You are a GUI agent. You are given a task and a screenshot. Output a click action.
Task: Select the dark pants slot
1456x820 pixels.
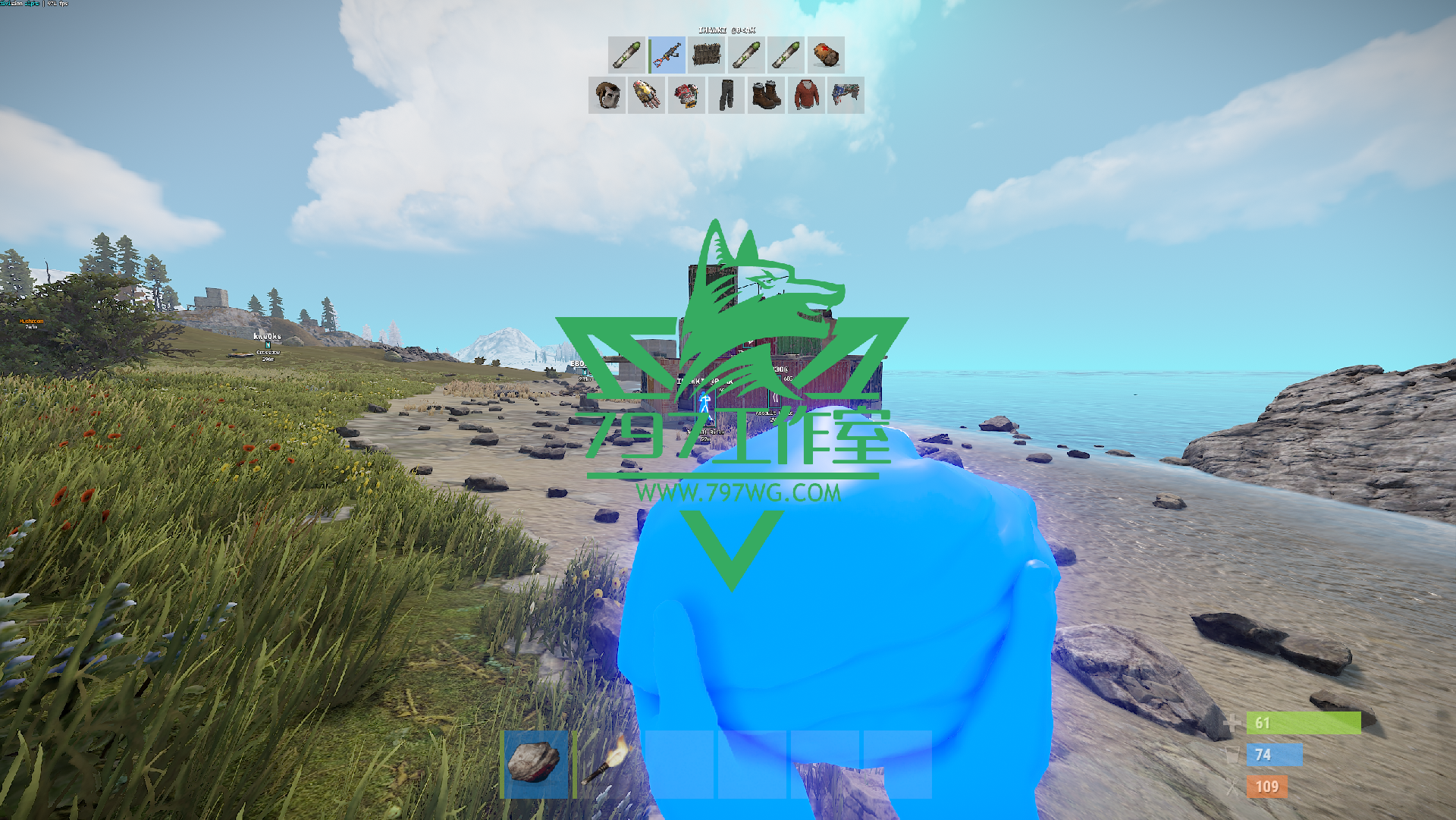point(726,96)
